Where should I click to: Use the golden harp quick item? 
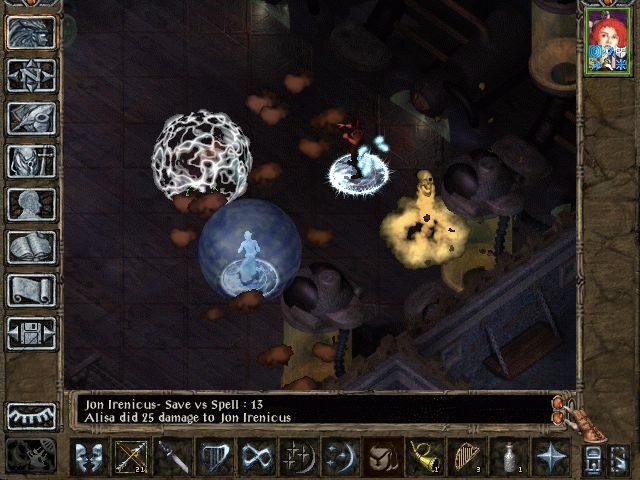(x=466, y=457)
